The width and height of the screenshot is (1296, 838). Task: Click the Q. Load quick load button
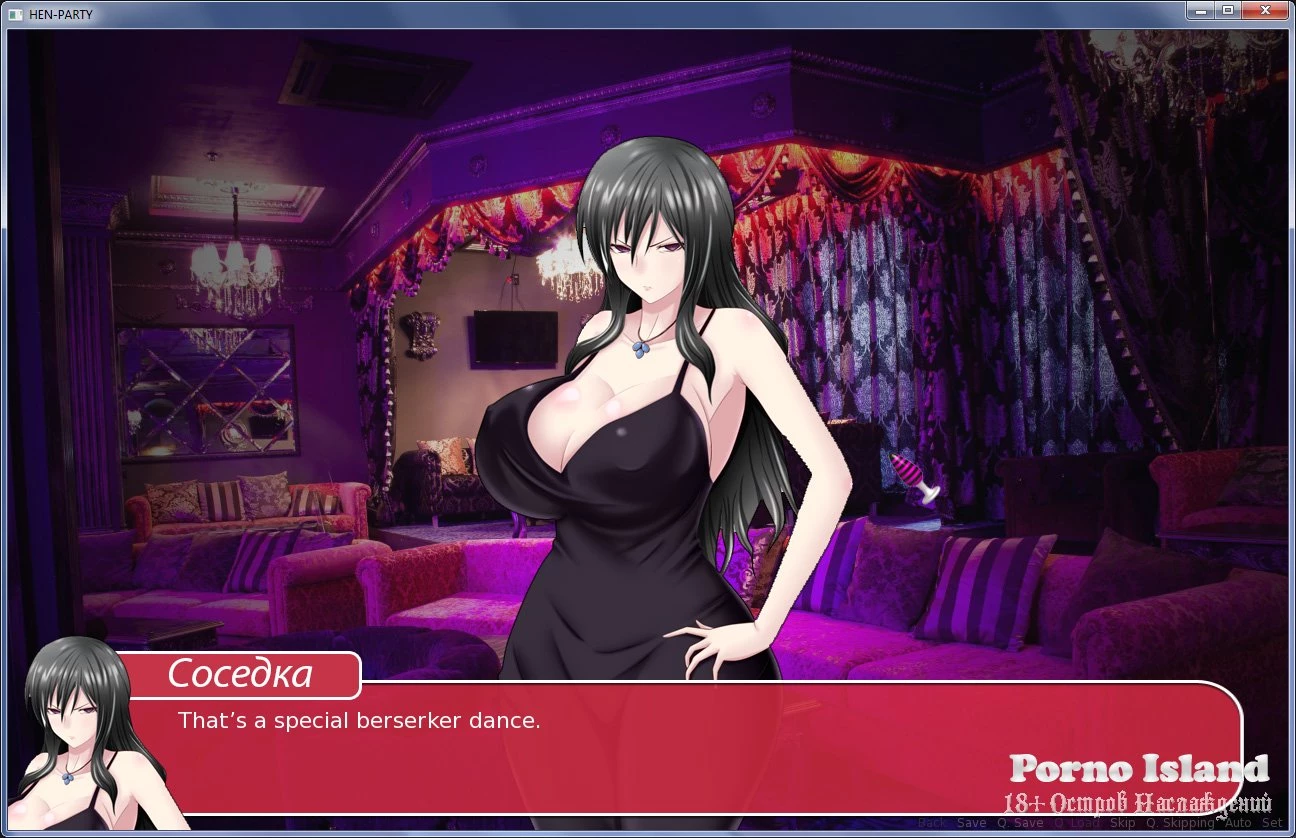tap(1077, 823)
